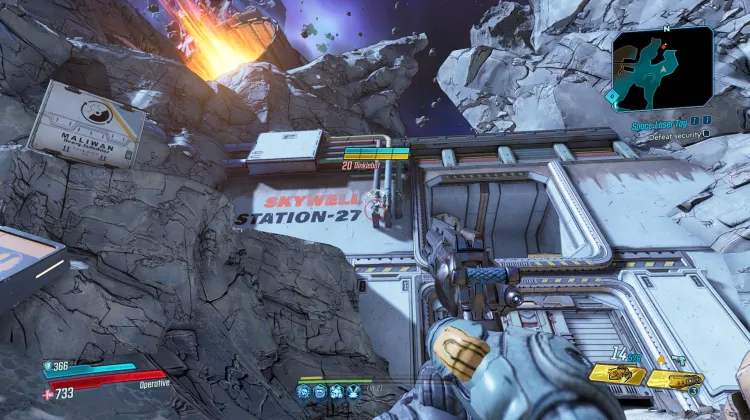
Task: Click the orange grenade icon
Action: 660,360
